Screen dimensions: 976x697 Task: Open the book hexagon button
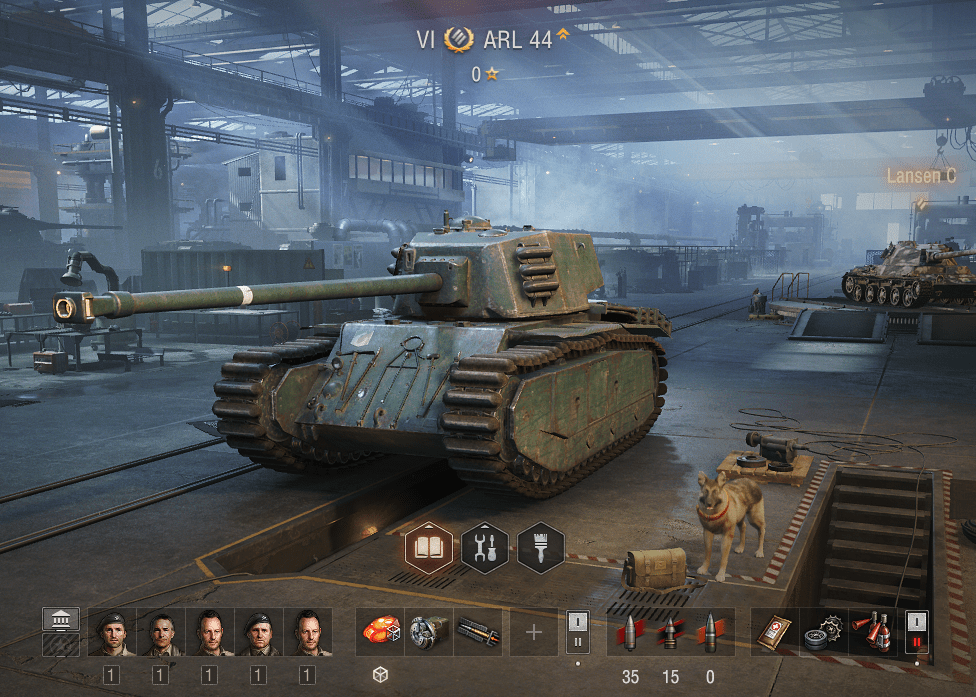coord(428,547)
